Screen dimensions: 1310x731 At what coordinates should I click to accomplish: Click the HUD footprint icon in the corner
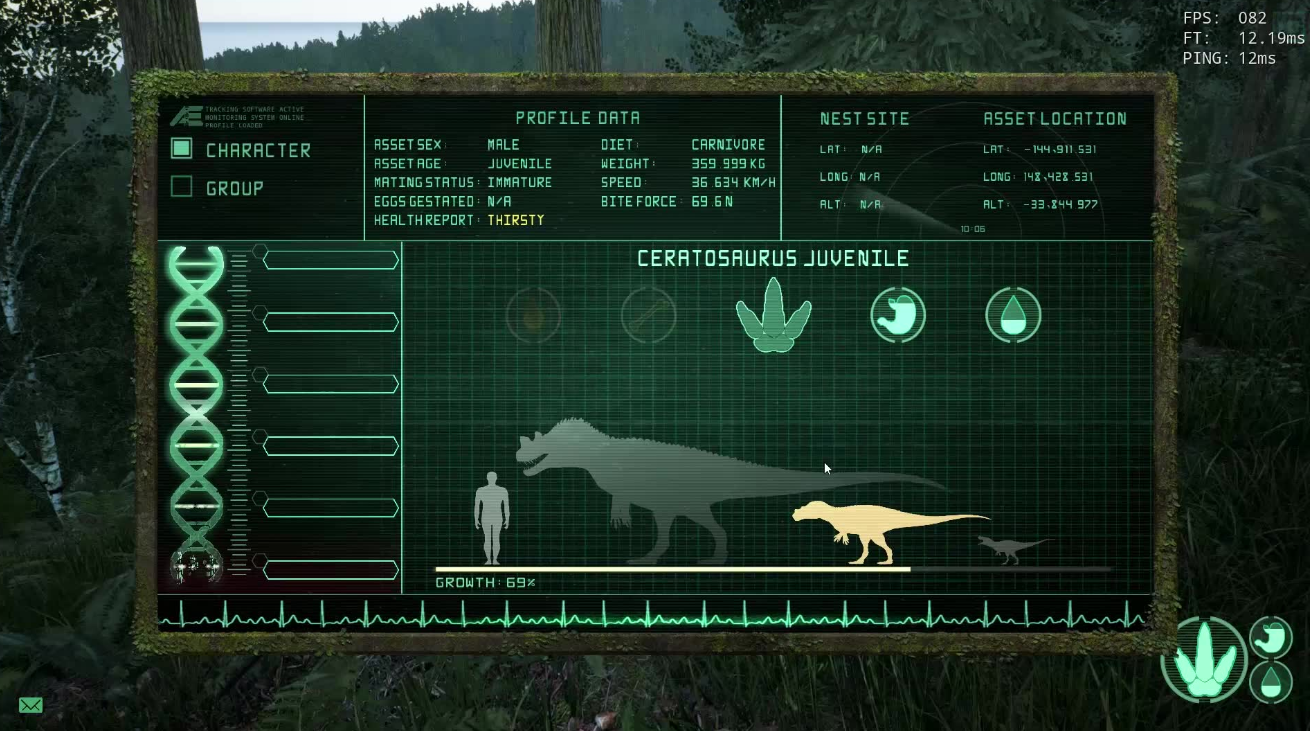[1204, 659]
